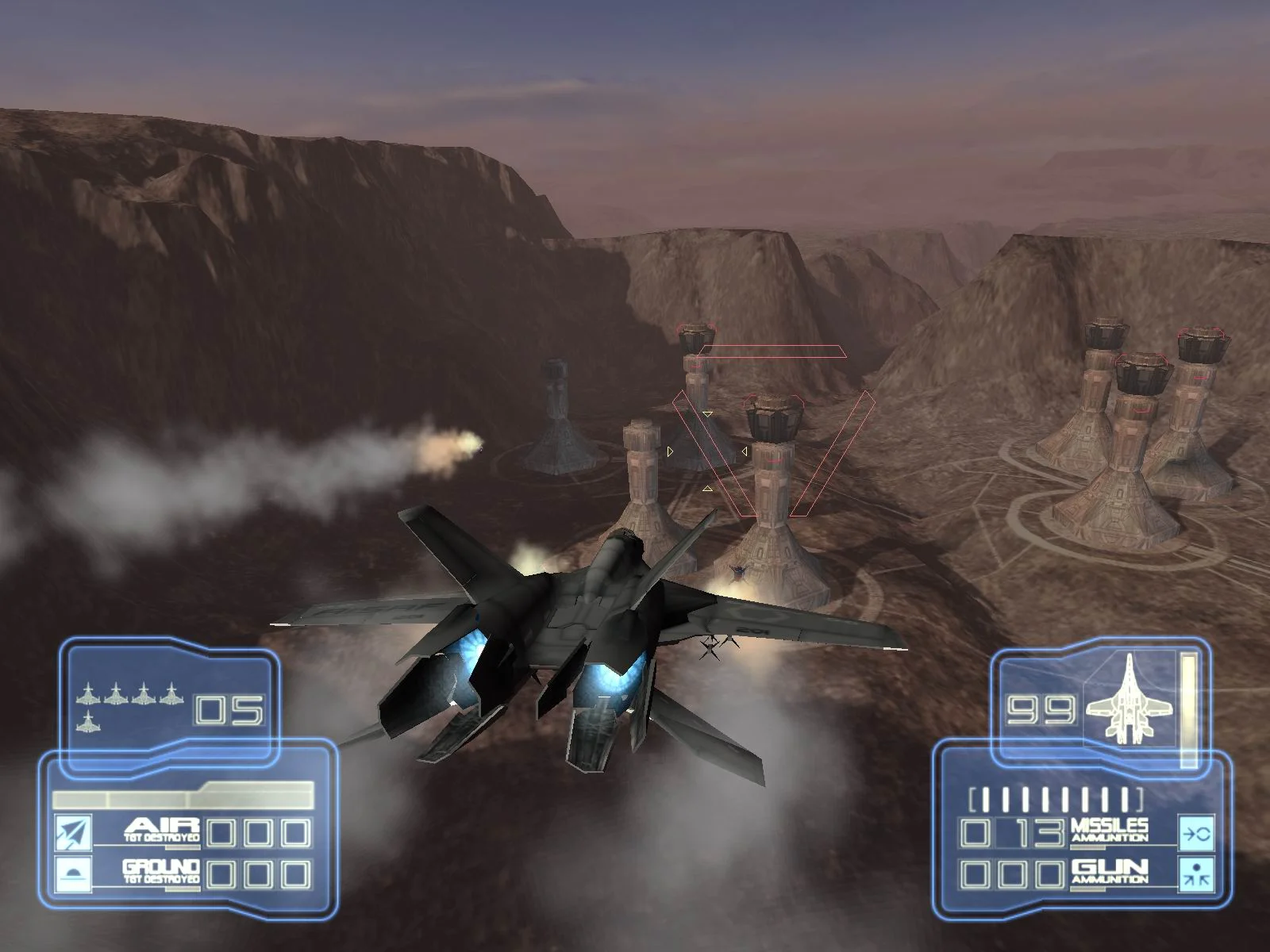Viewport: 1270px width, 952px height.
Task: Select the AIR target destroyed arrow icon
Action: click(x=73, y=831)
